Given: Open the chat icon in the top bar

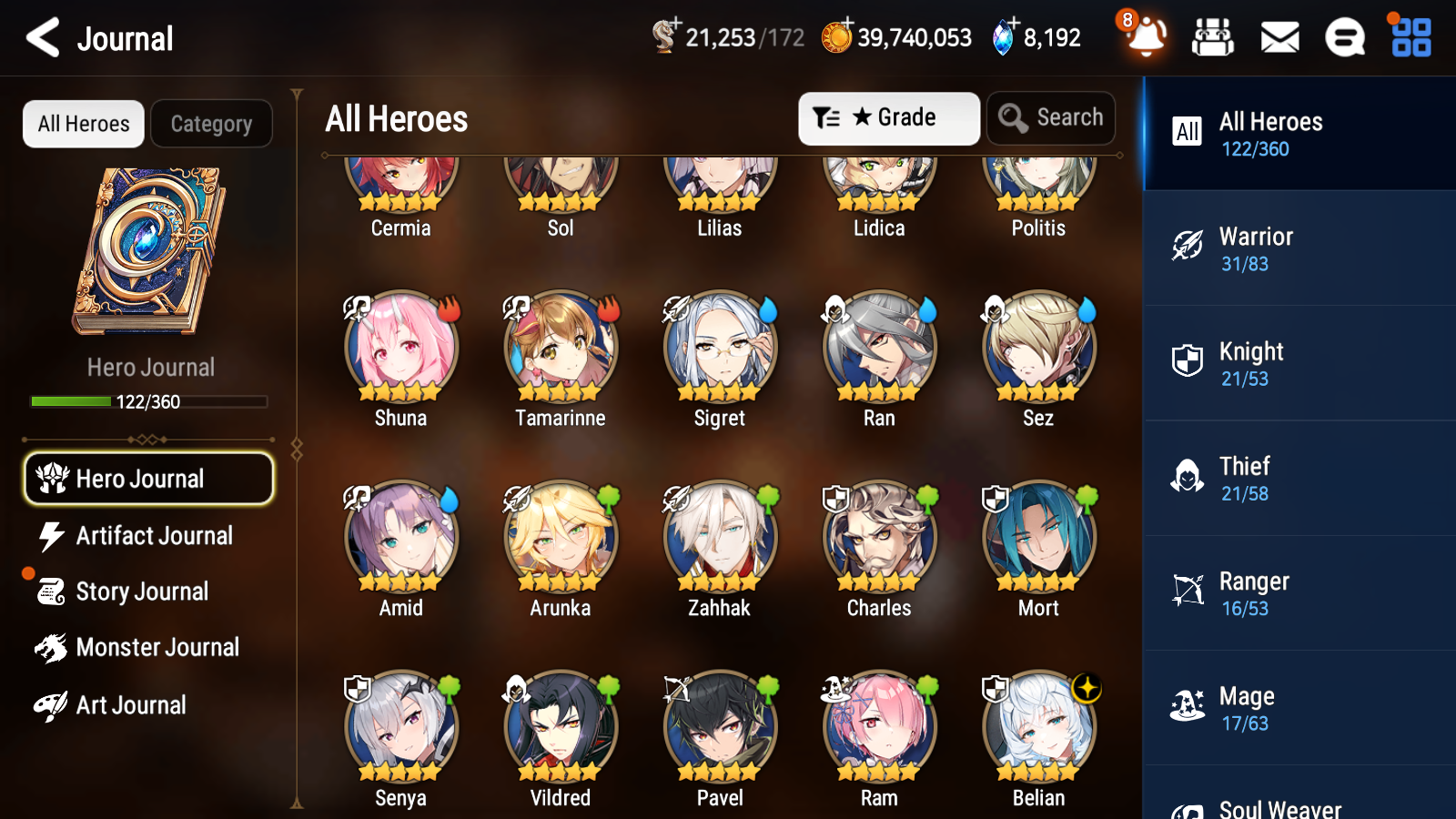Looking at the screenshot, I should [x=1344, y=37].
